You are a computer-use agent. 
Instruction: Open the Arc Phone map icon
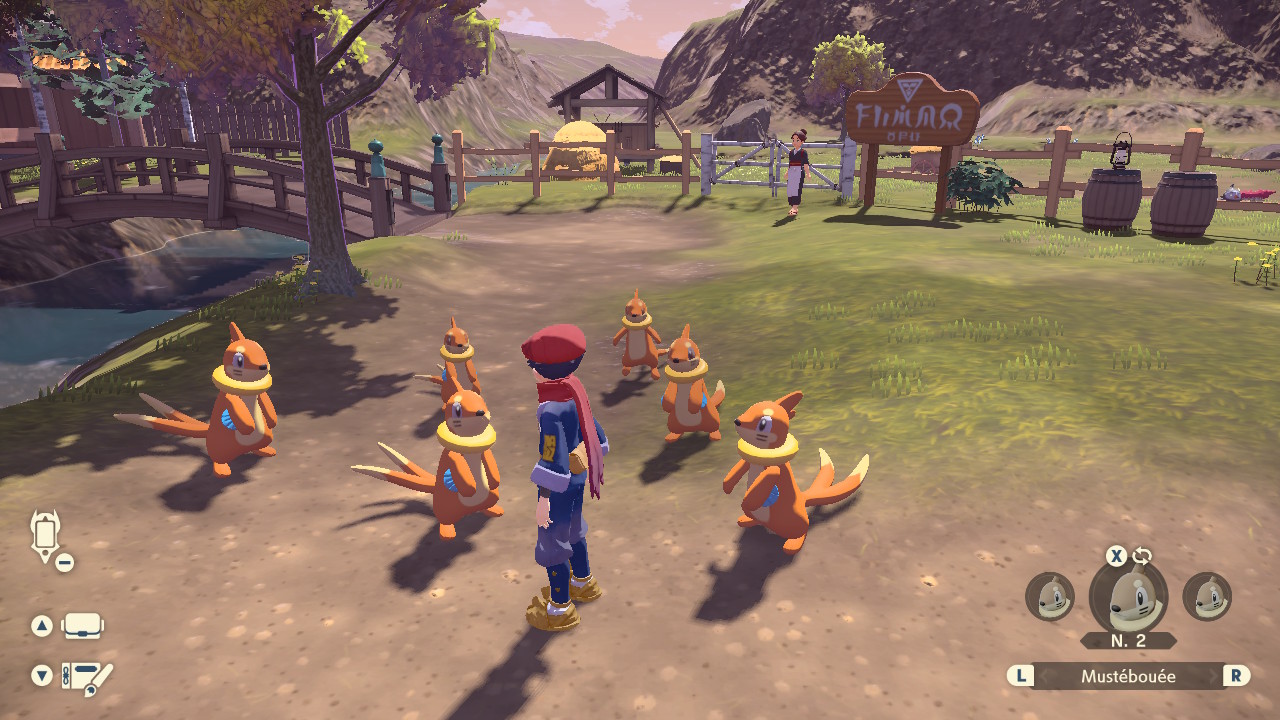pos(46,536)
